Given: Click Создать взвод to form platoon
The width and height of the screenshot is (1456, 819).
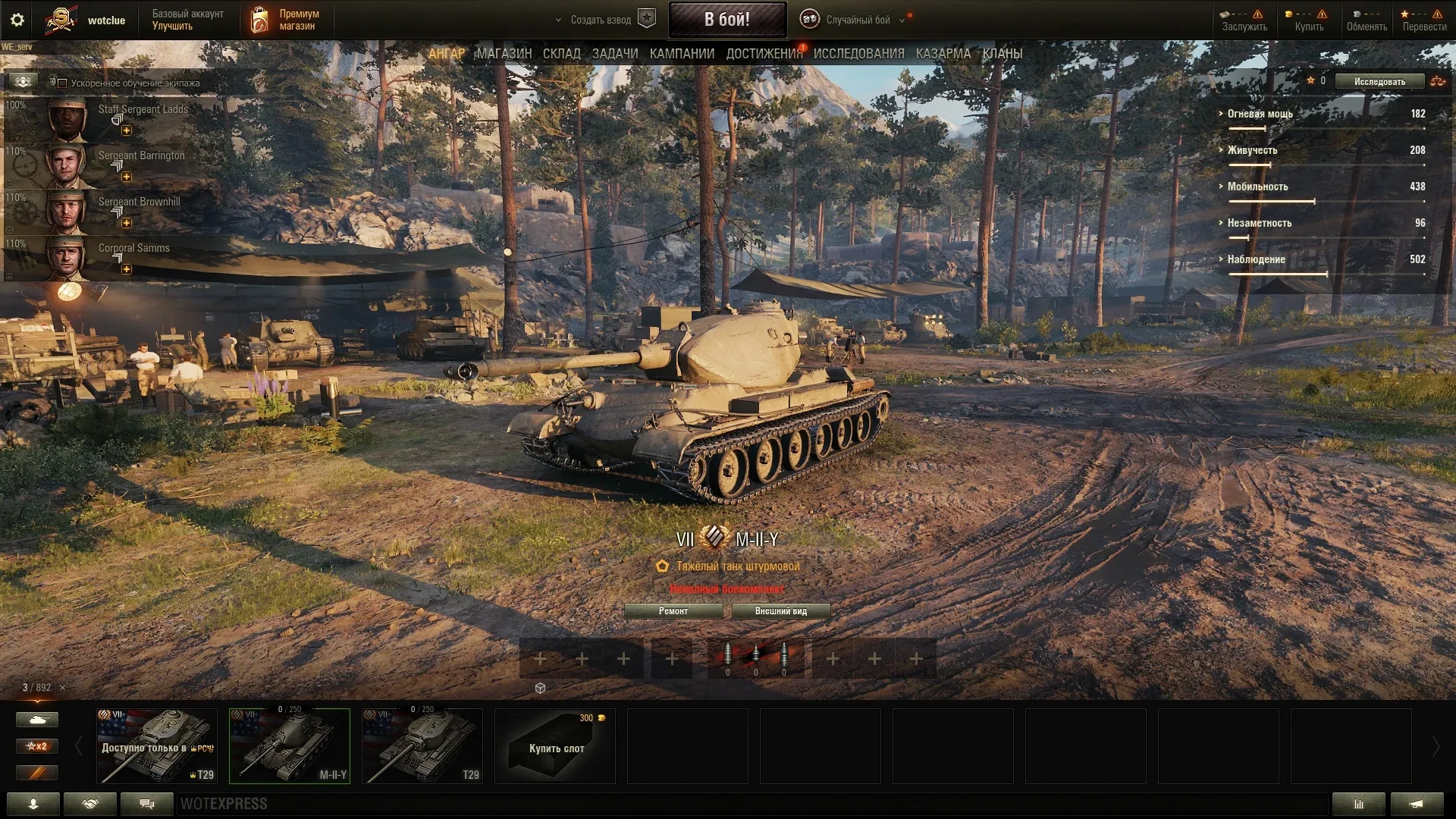Looking at the screenshot, I should [x=601, y=20].
